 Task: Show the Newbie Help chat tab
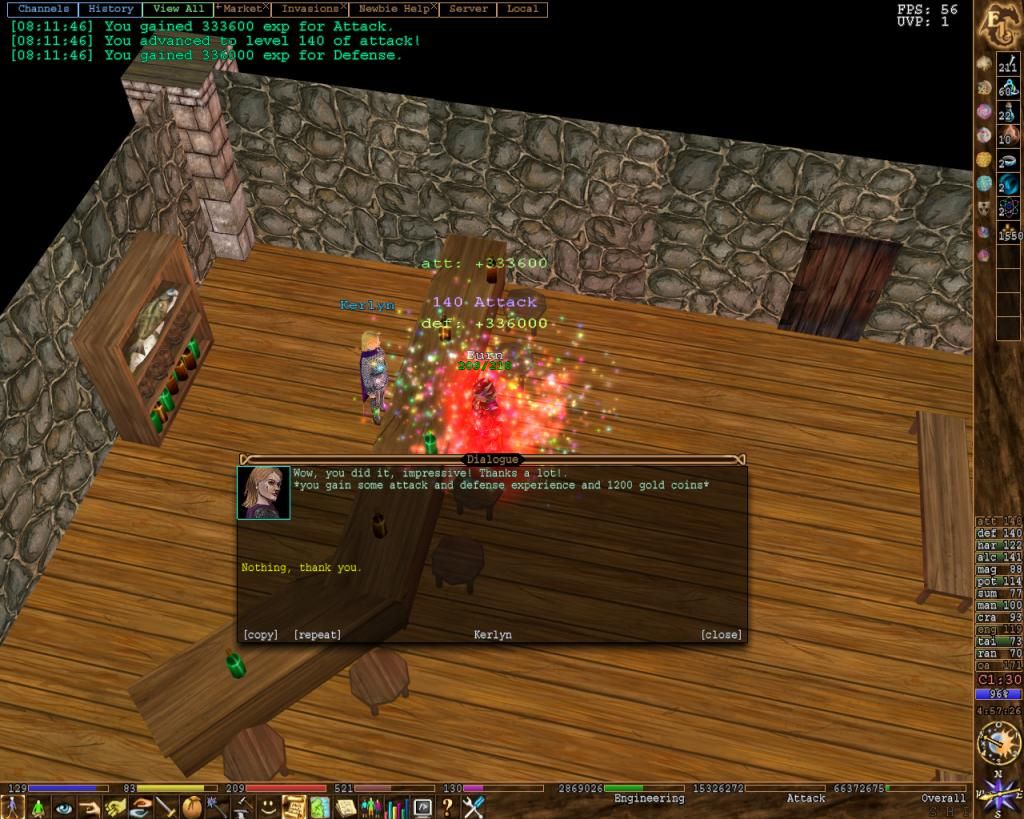[x=395, y=9]
